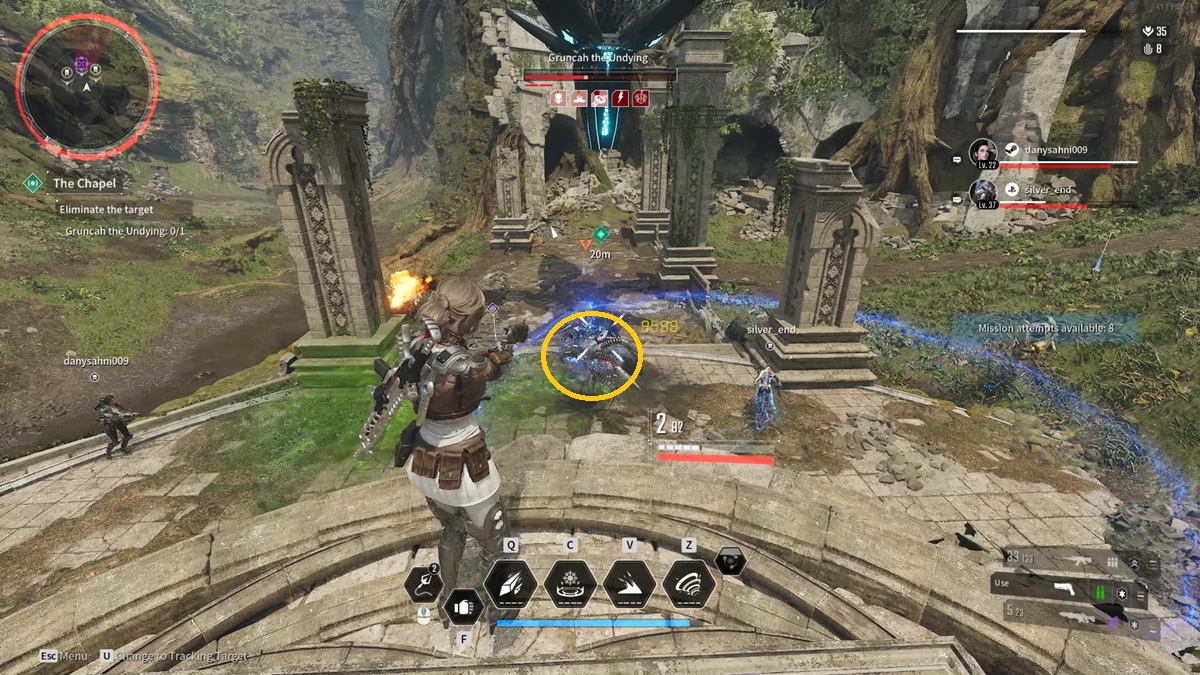This screenshot has height=675, width=1200.
Task: Click the circular minimap
Action: (86, 85)
